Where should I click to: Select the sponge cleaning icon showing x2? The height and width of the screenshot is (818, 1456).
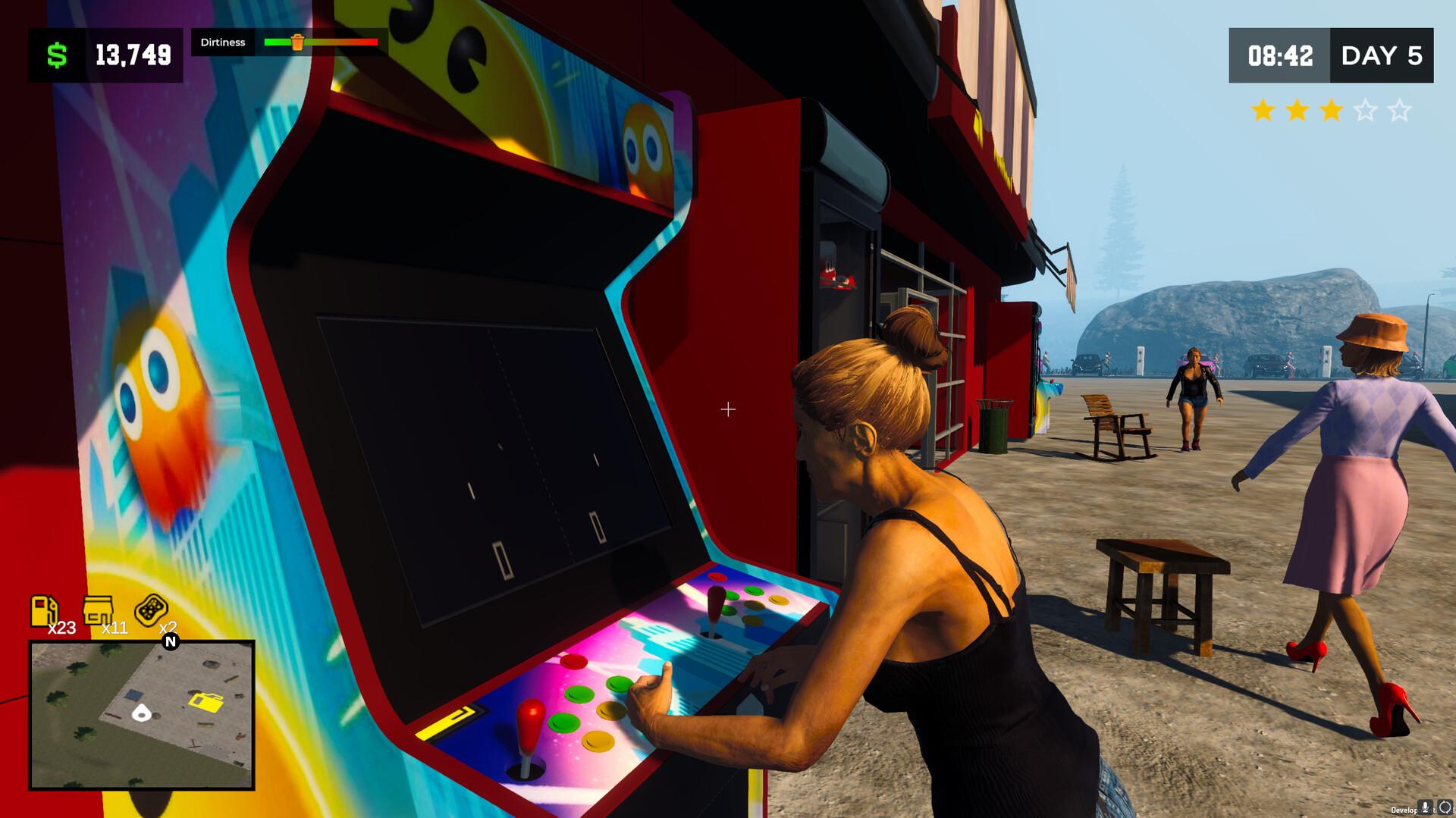click(x=152, y=608)
